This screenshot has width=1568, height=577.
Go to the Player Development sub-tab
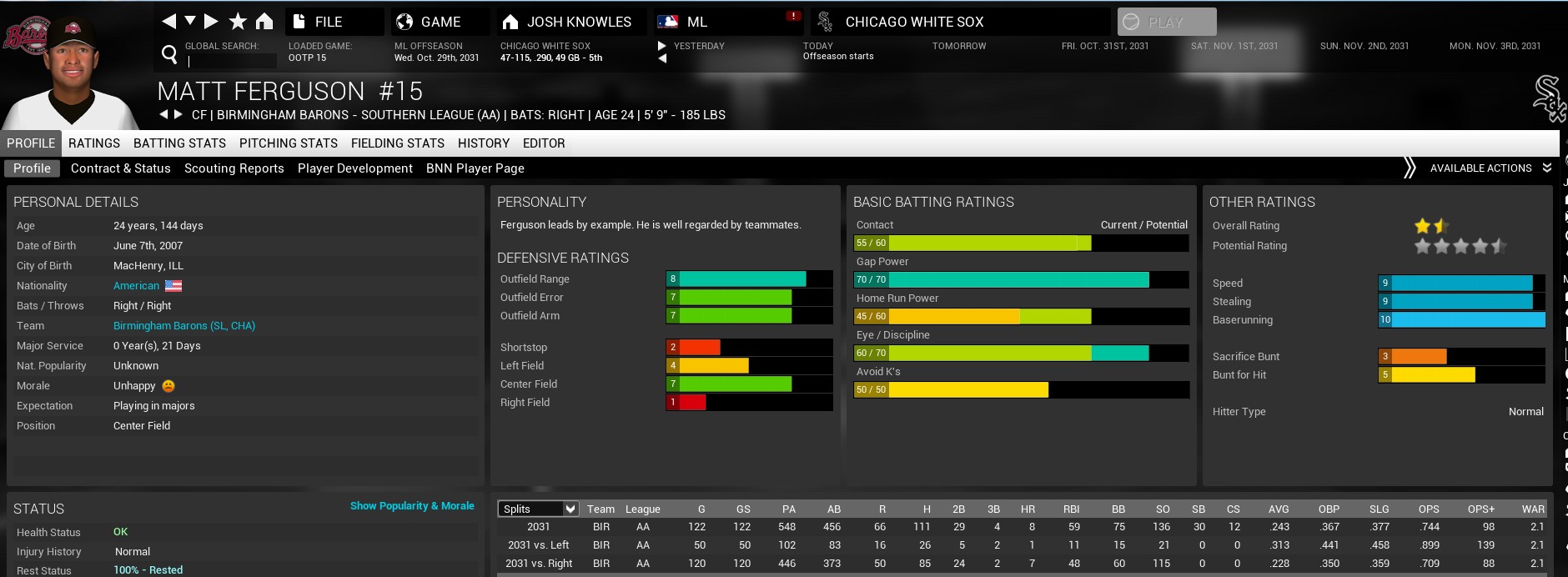(355, 168)
